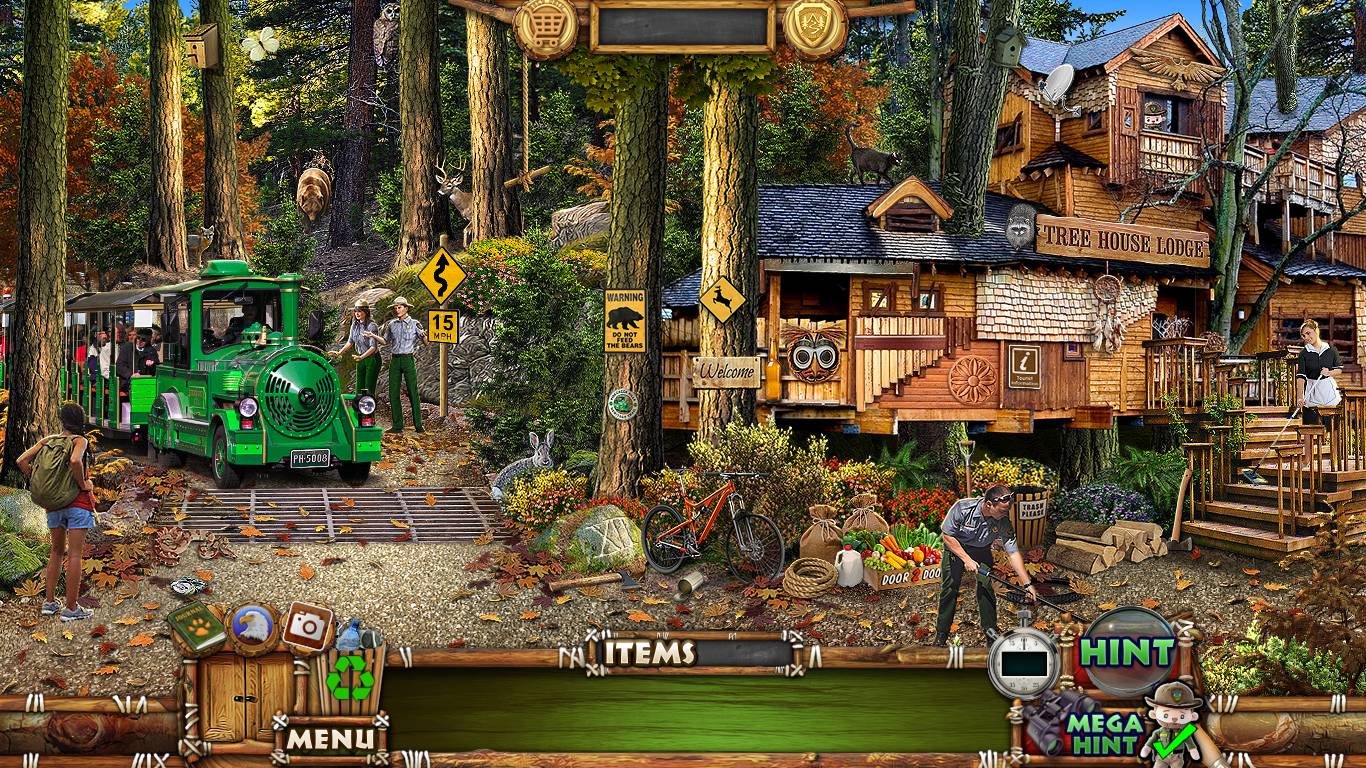Click the bald eagle badge icon
Screen dimensions: 1366x768
(x=252, y=627)
